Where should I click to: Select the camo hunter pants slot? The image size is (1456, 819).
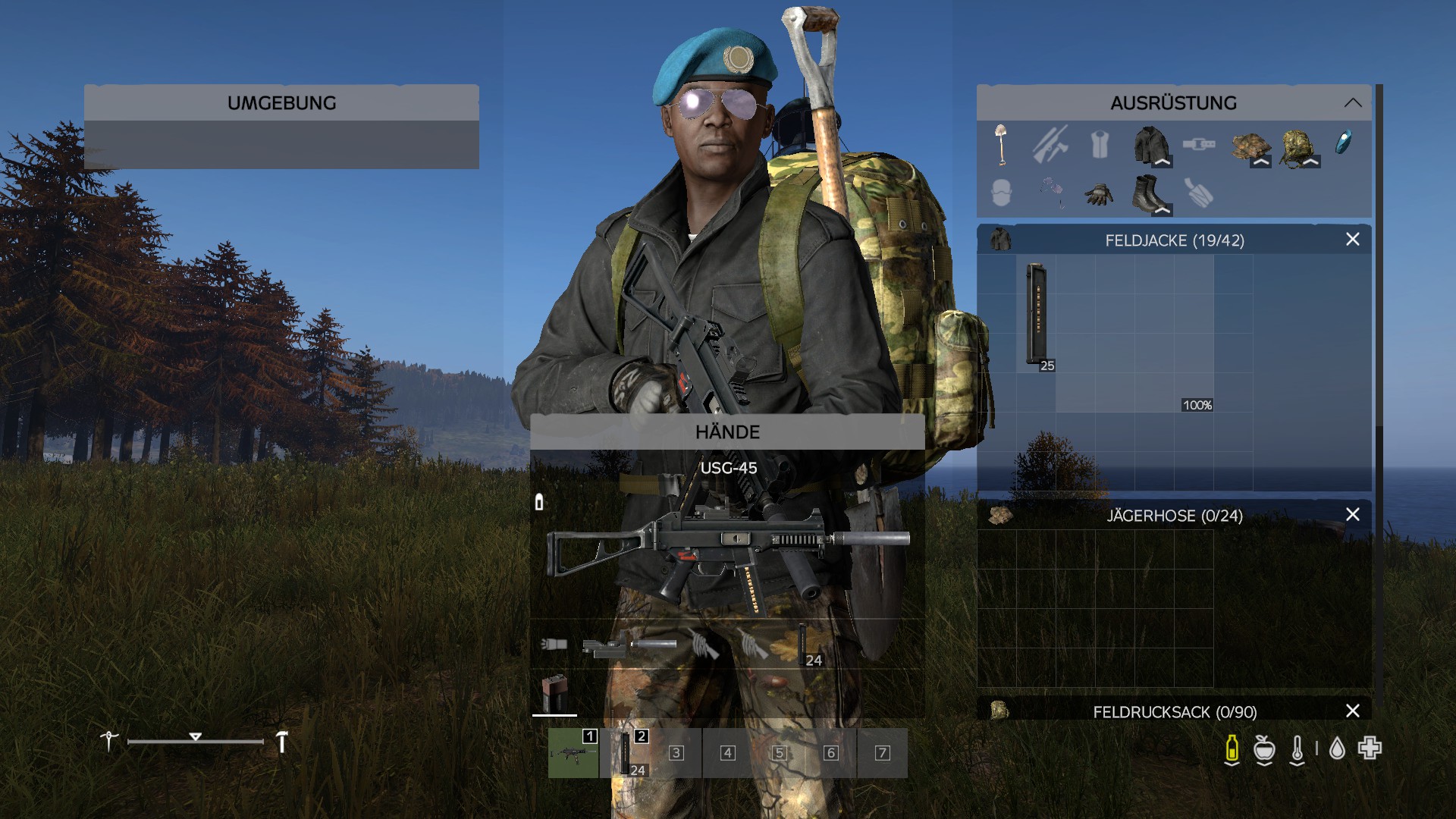click(x=1250, y=146)
